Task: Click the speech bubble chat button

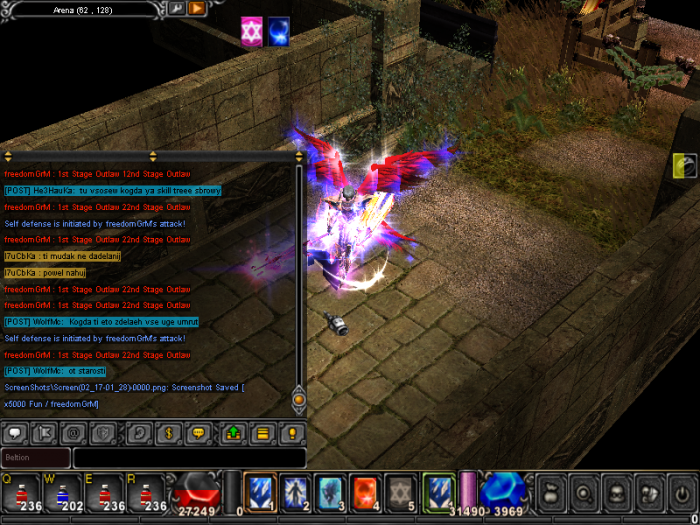Action: click(x=15, y=434)
